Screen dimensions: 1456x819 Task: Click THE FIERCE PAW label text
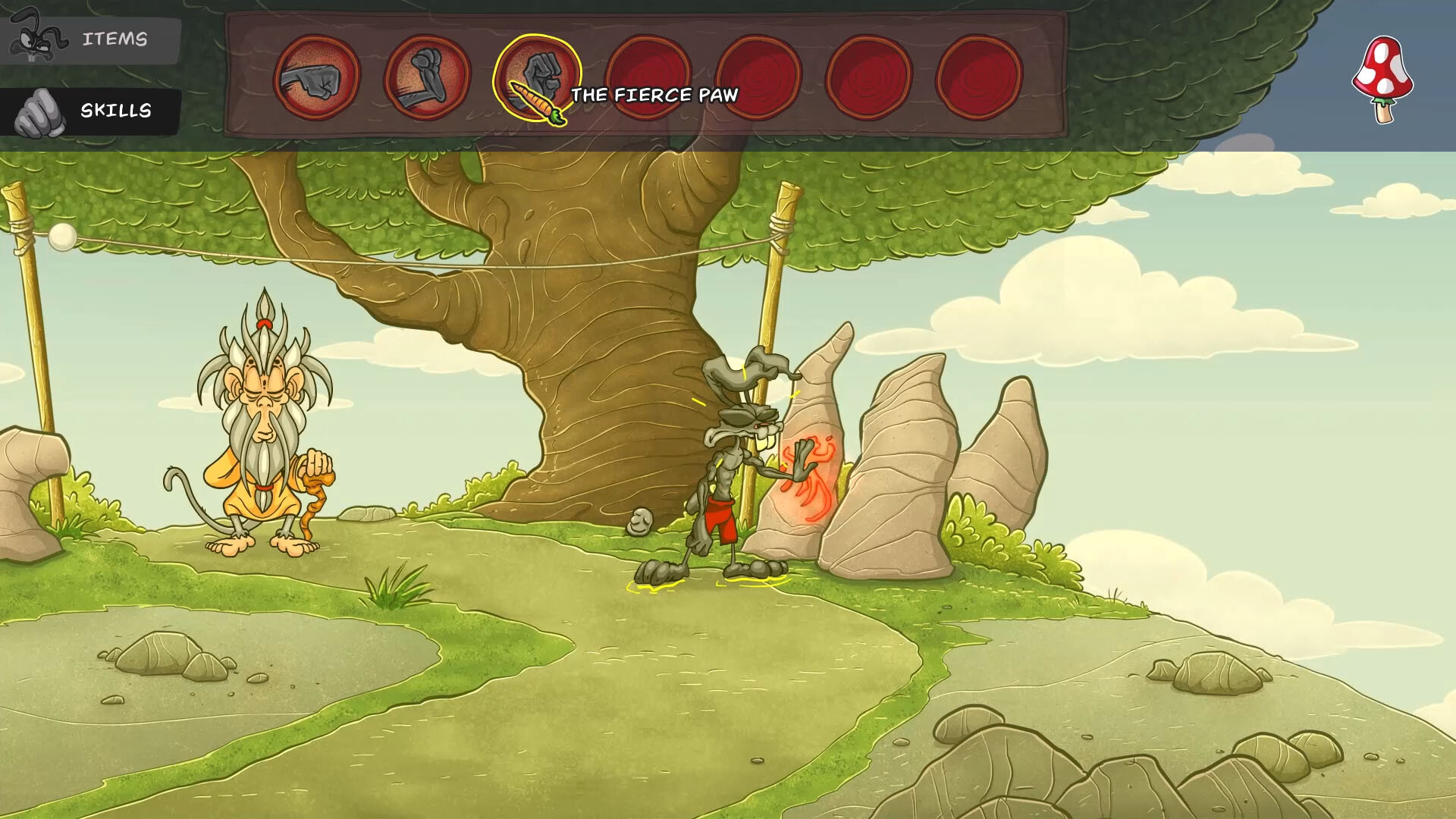(655, 96)
